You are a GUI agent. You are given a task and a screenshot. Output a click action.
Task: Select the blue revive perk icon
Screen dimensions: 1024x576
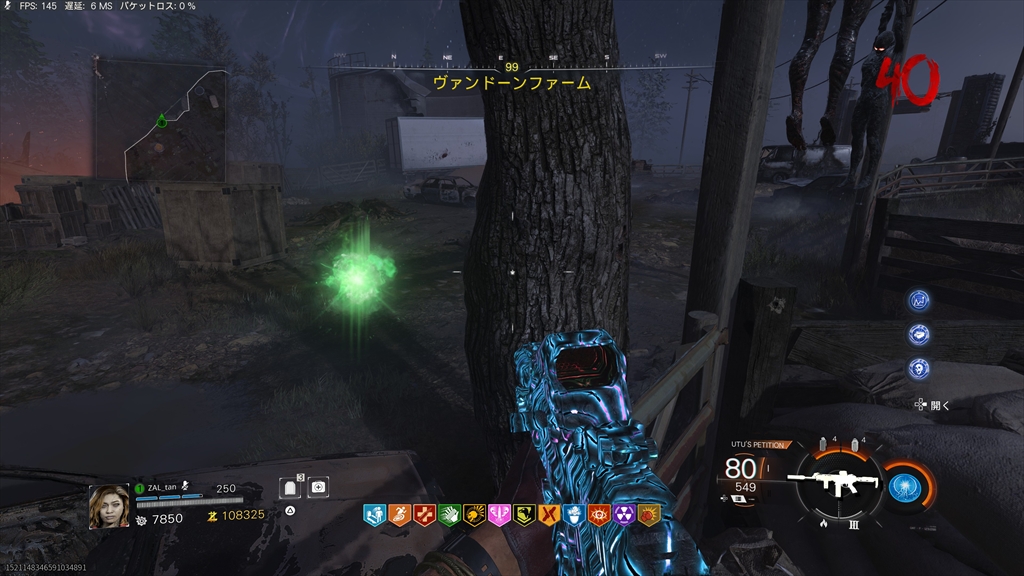373,515
